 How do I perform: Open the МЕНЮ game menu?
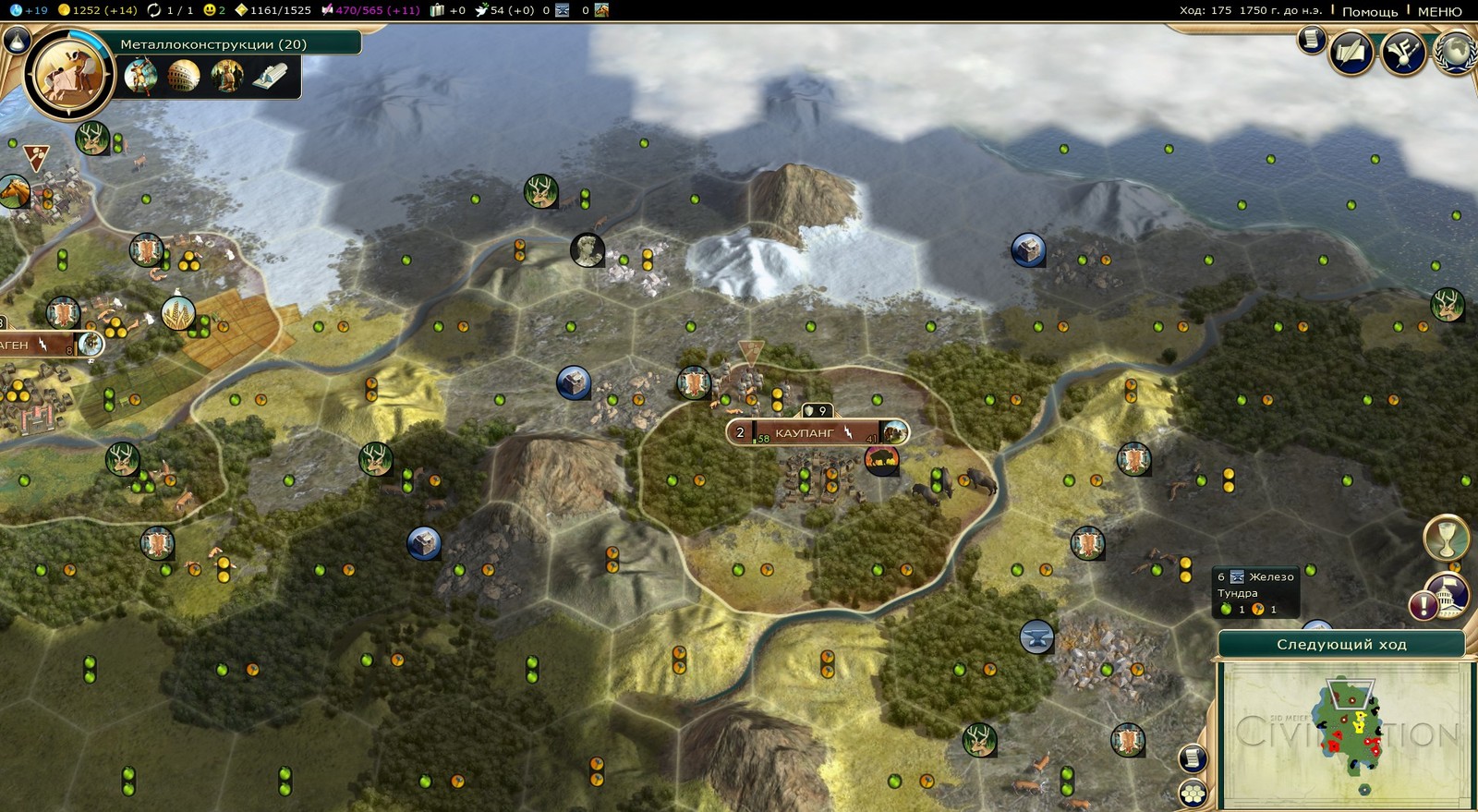point(1439,11)
